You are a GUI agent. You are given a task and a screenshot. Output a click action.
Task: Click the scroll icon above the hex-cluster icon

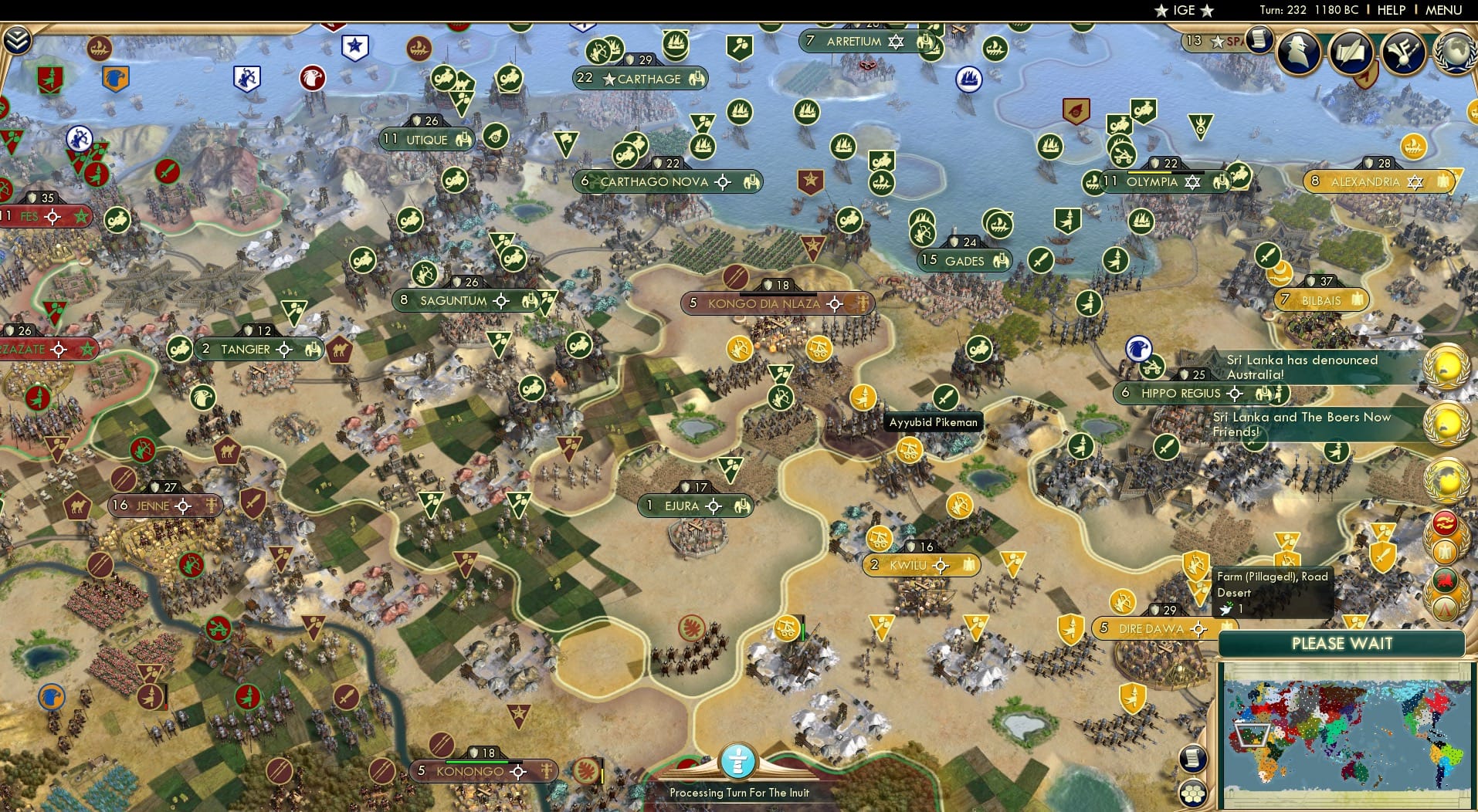(1192, 759)
